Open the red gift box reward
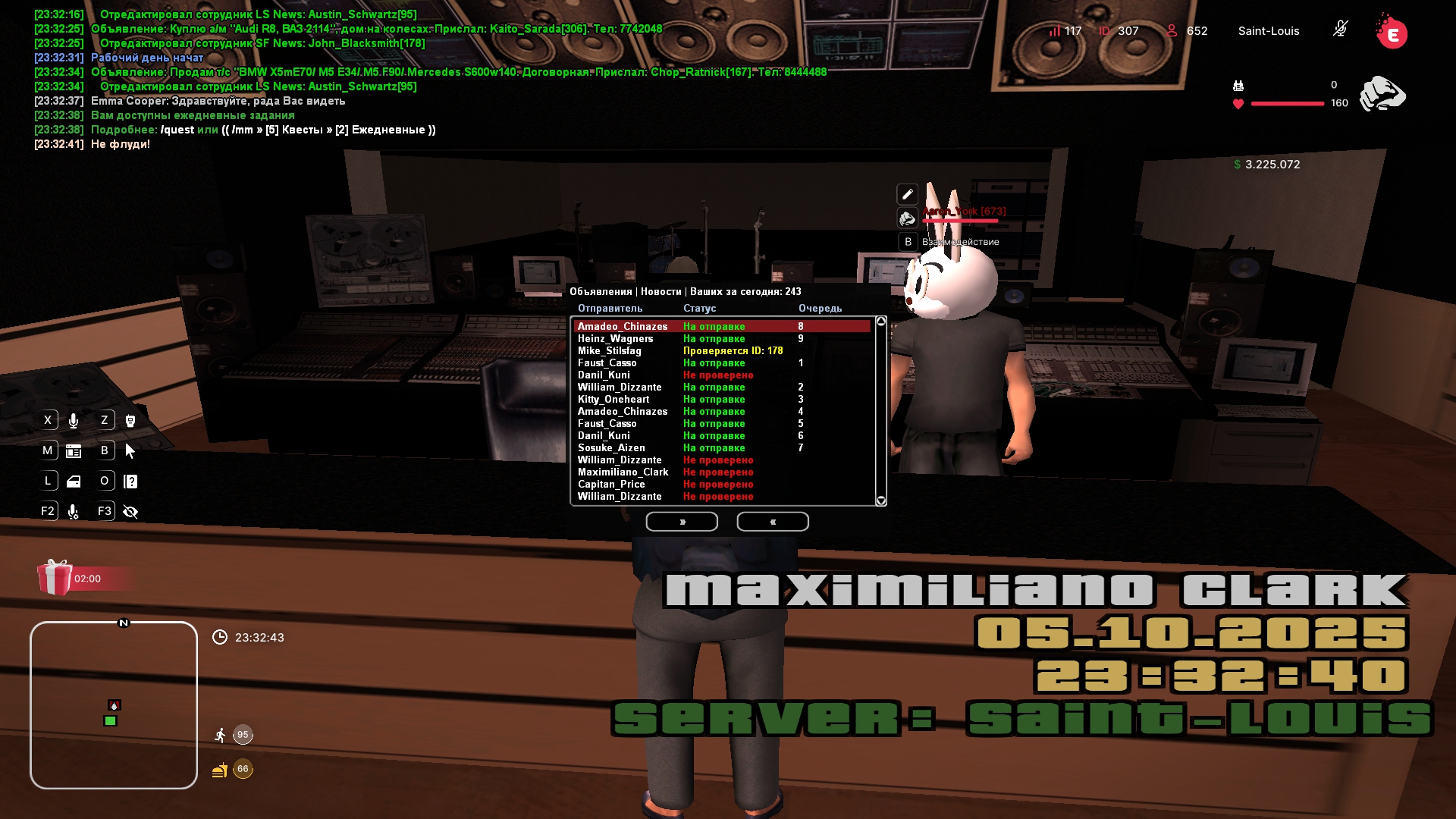Viewport: 1456px width, 819px height. (55, 578)
